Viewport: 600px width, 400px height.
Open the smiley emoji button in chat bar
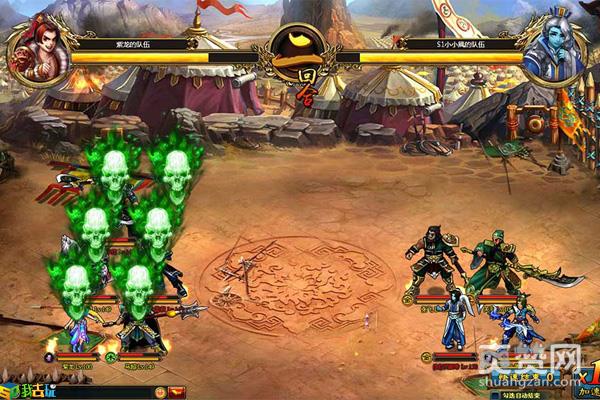[157, 391]
